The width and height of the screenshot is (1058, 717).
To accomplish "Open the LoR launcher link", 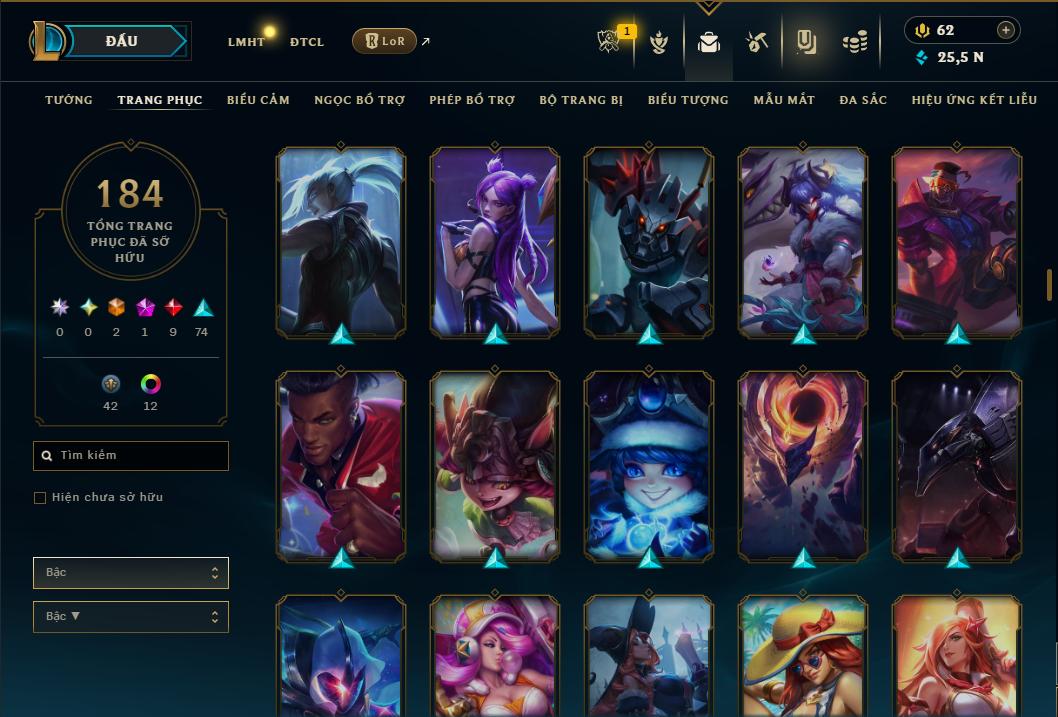I will [385, 41].
